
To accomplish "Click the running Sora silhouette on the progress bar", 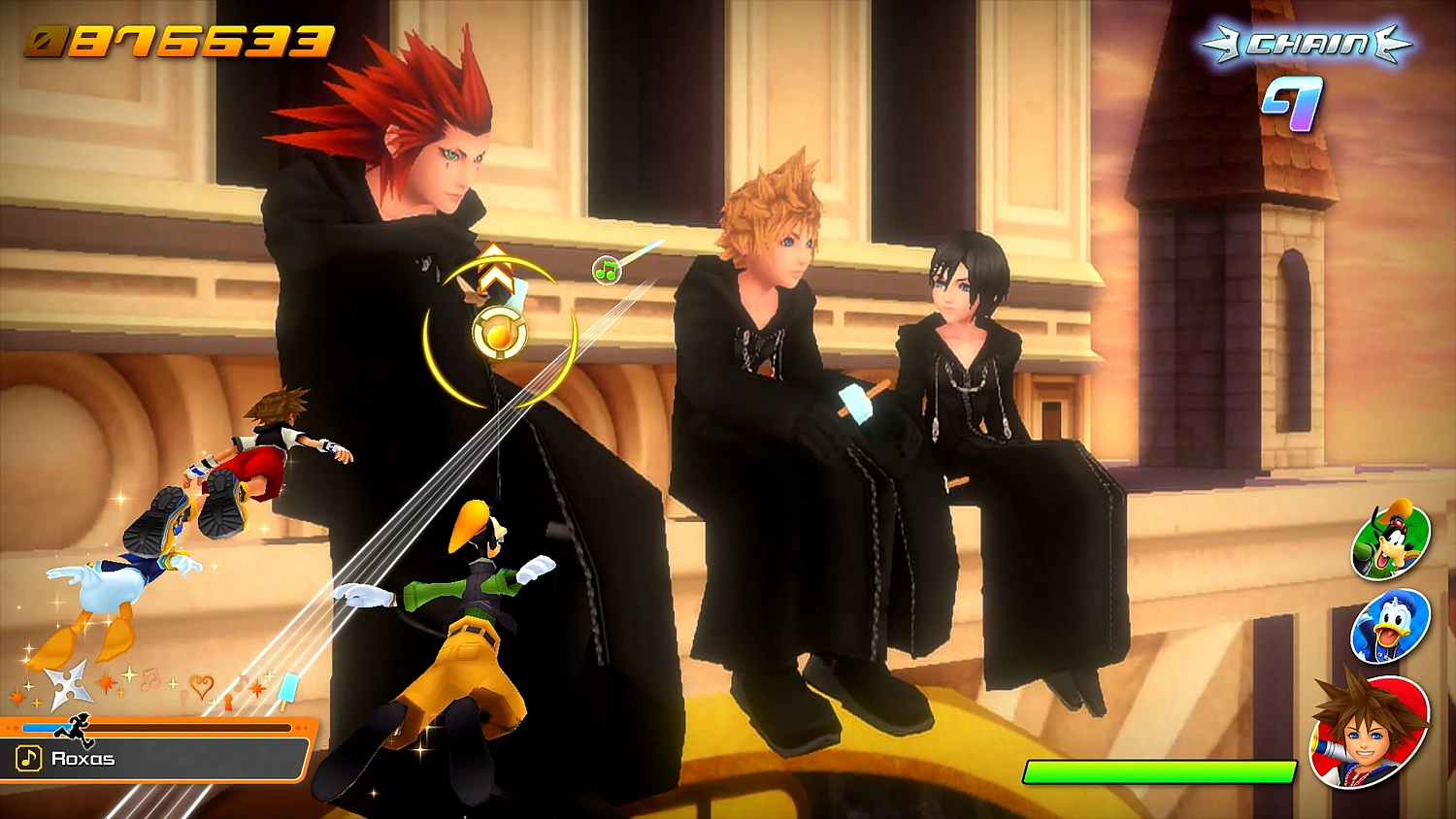I will (x=76, y=727).
